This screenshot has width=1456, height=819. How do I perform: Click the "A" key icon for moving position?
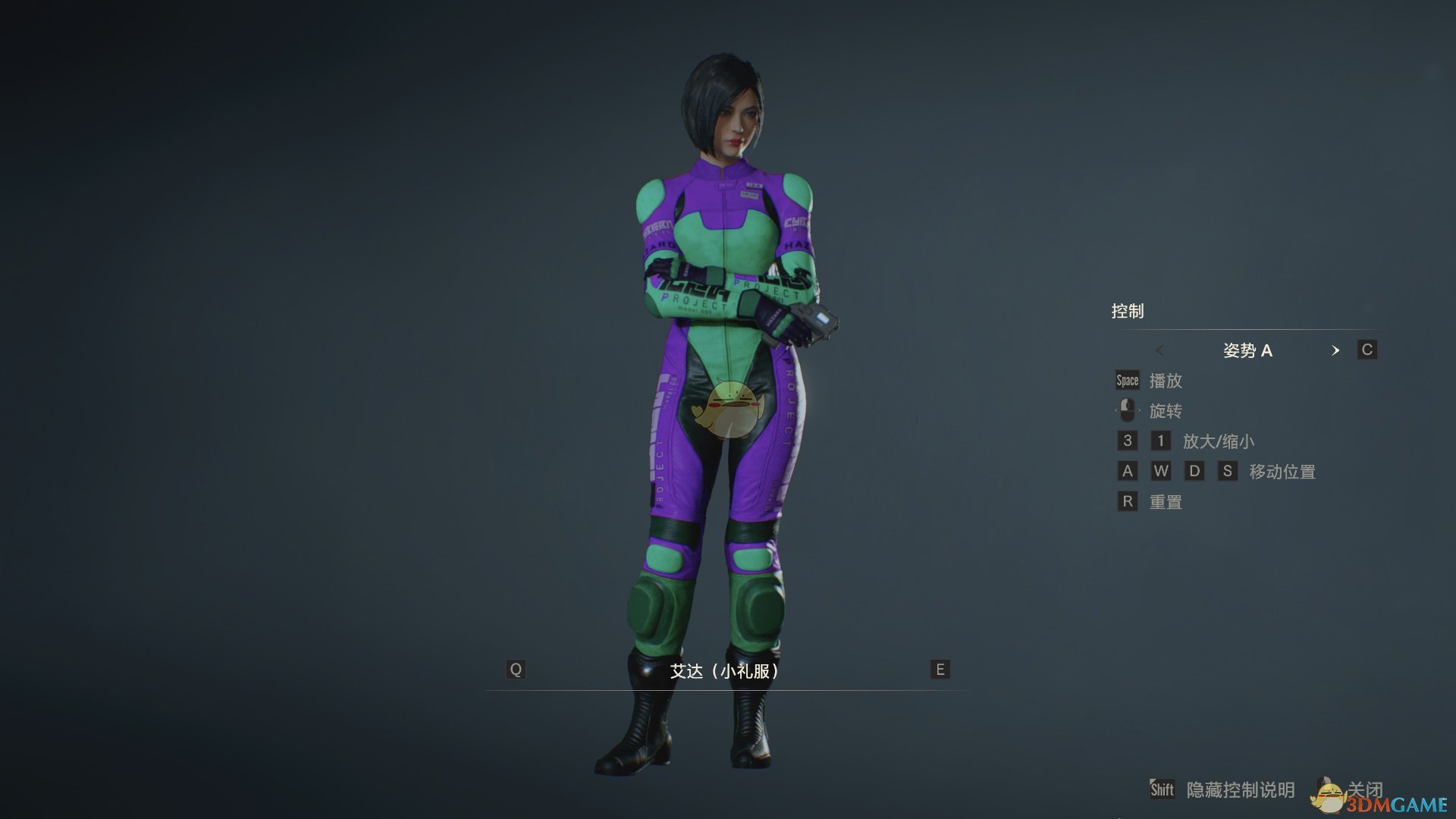point(1127,471)
